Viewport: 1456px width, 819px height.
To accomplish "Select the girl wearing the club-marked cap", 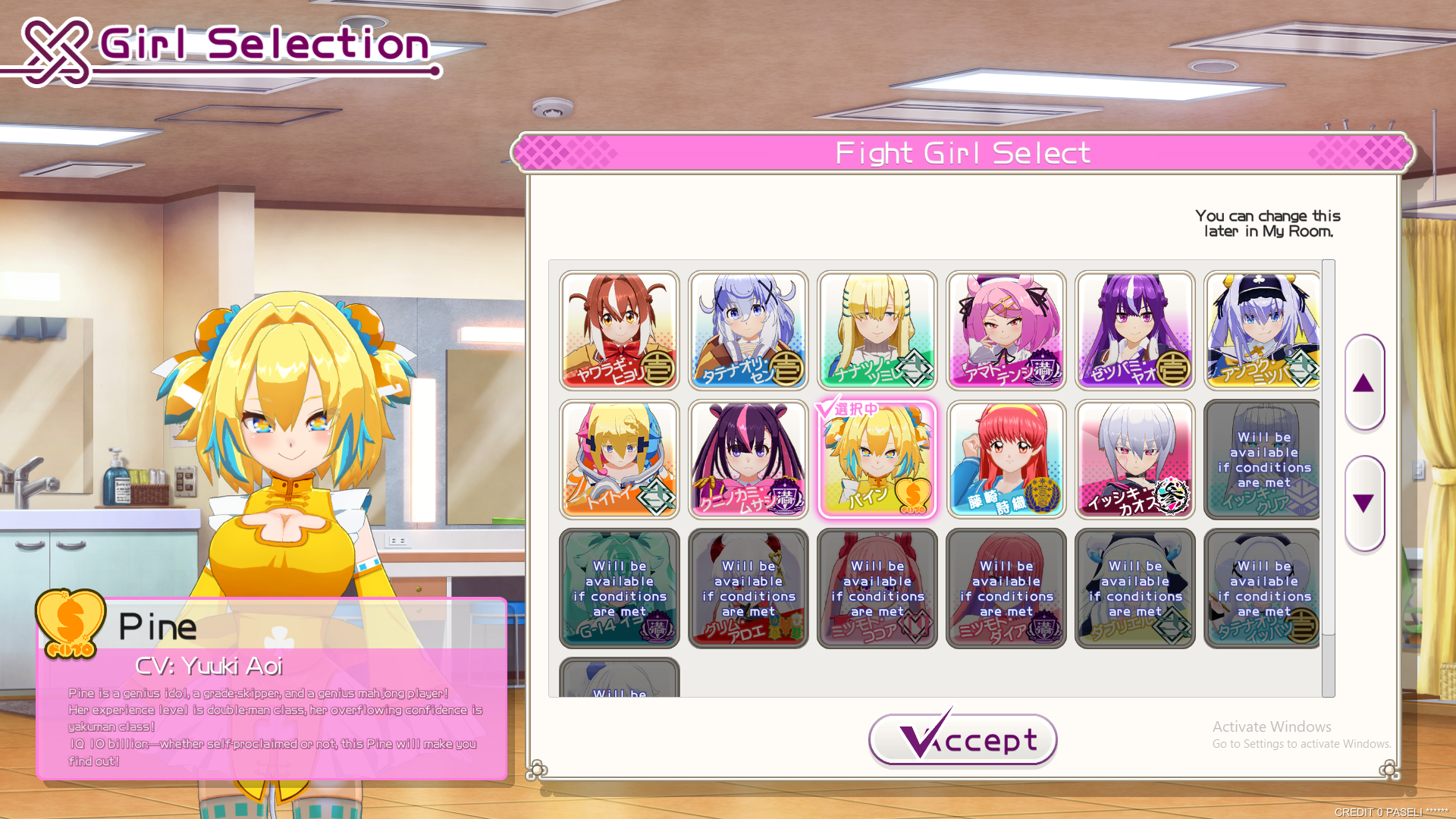I will point(1263,331).
